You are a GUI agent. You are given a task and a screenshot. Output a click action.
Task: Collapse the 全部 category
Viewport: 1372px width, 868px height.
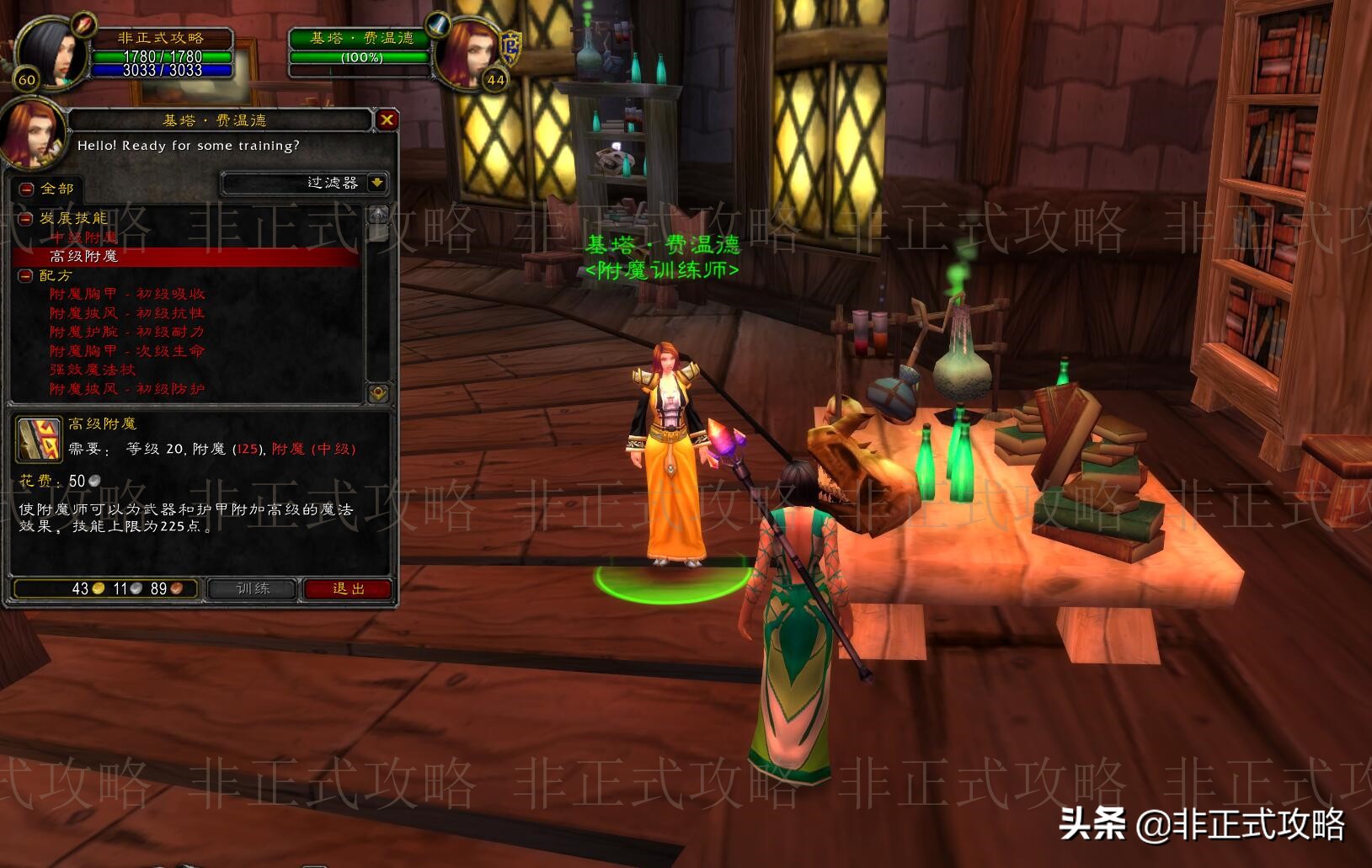coord(26,187)
